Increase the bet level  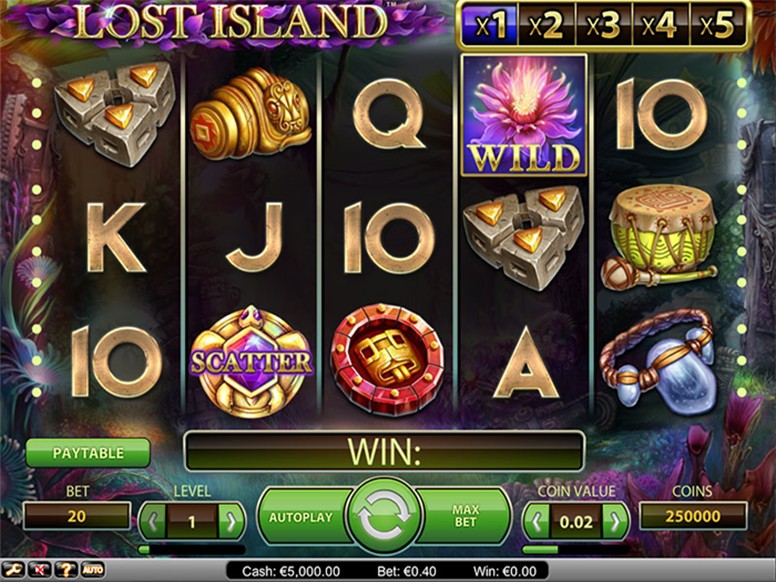[231, 520]
